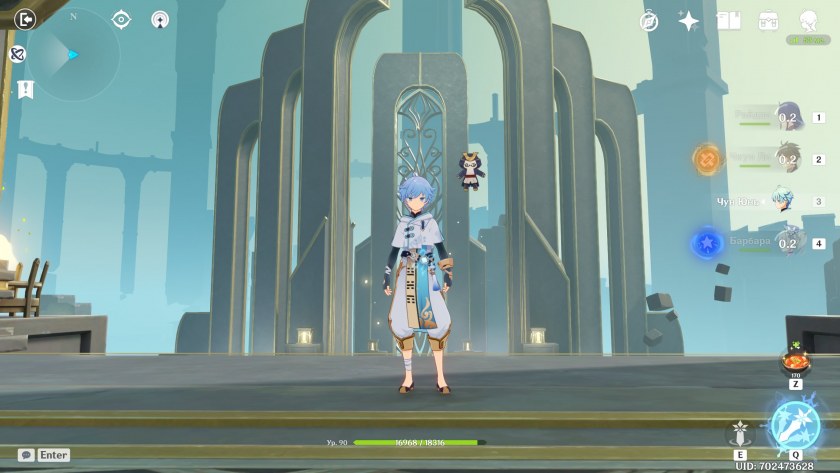Switch to the second party member
The image size is (840, 473).
[x=787, y=159]
